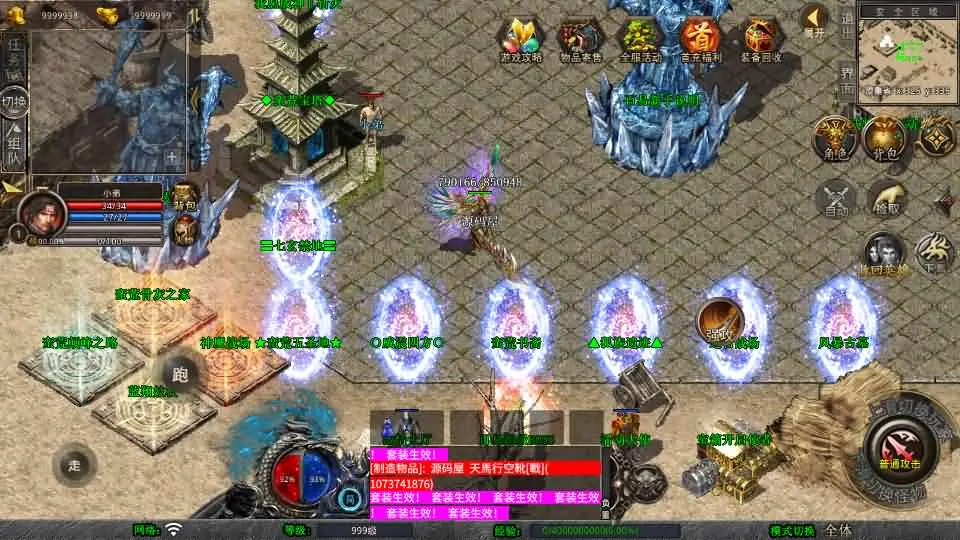Switch movement to 跑 run mode

pyautogui.click(x=180, y=375)
